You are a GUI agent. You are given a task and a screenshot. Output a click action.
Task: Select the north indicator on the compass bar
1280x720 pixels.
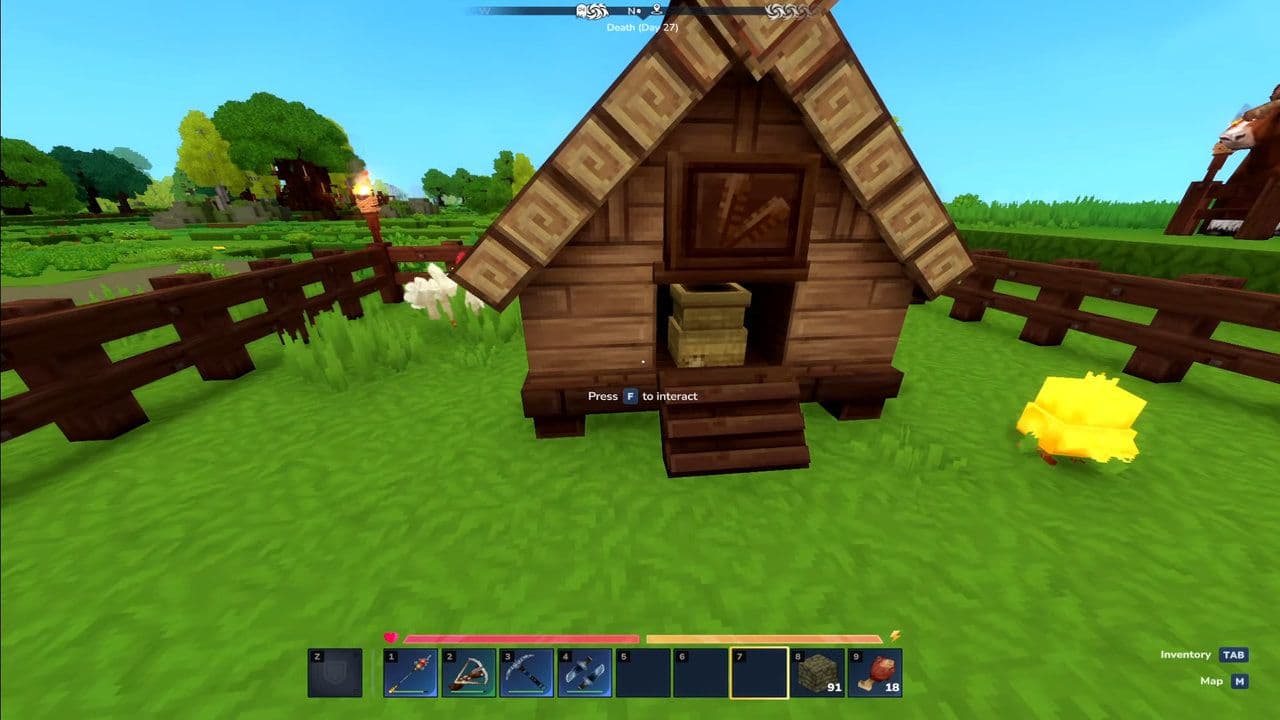point(632,10)
